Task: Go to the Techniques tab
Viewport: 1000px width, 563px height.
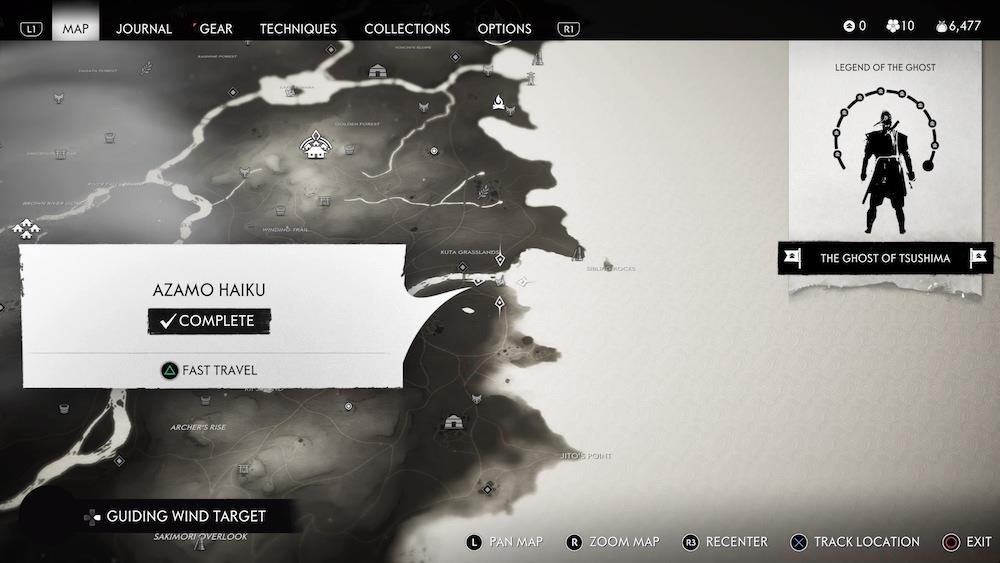Action: point(298,28)
